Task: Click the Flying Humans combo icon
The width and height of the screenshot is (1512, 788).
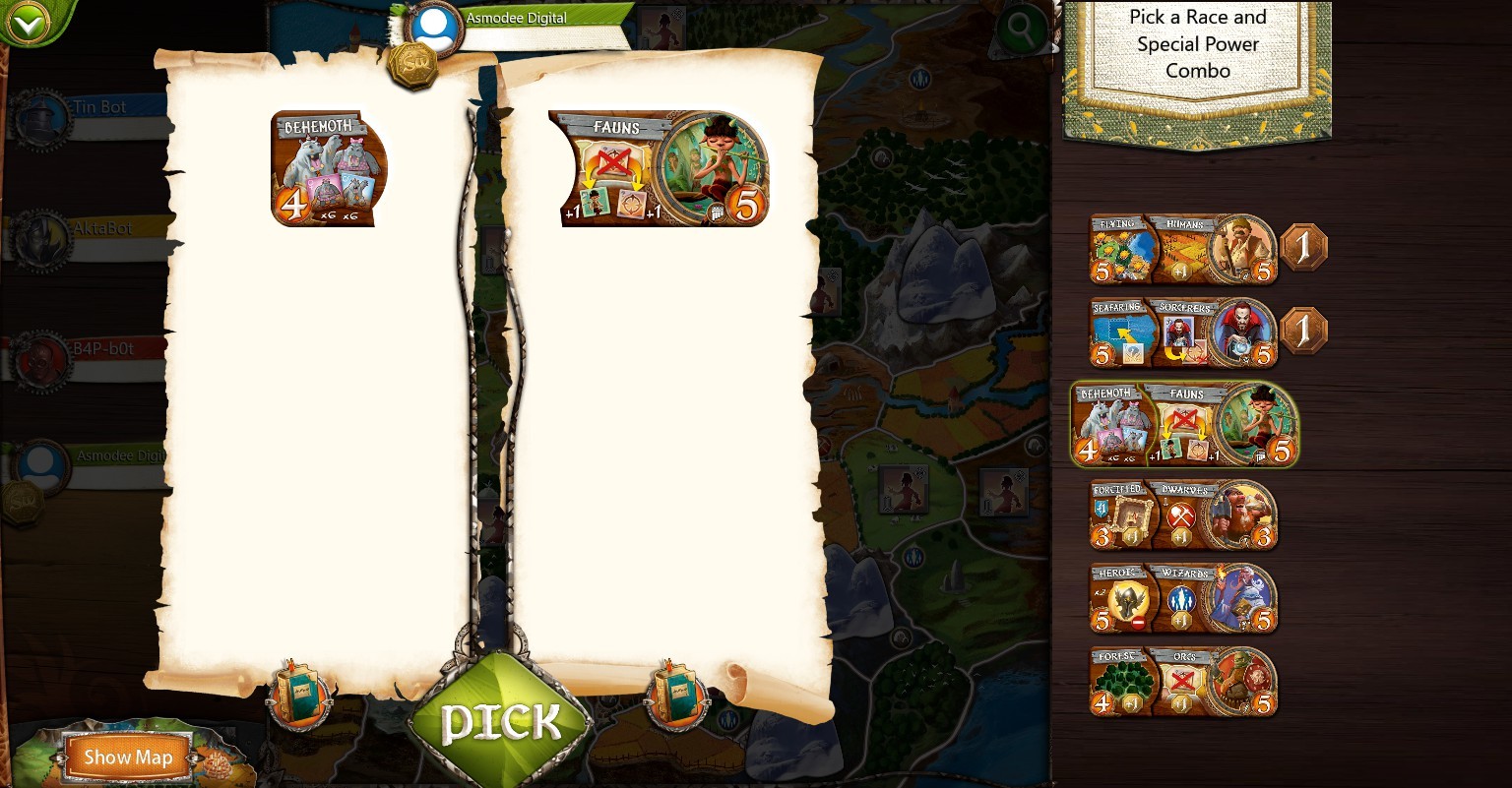Action: 1181,249
